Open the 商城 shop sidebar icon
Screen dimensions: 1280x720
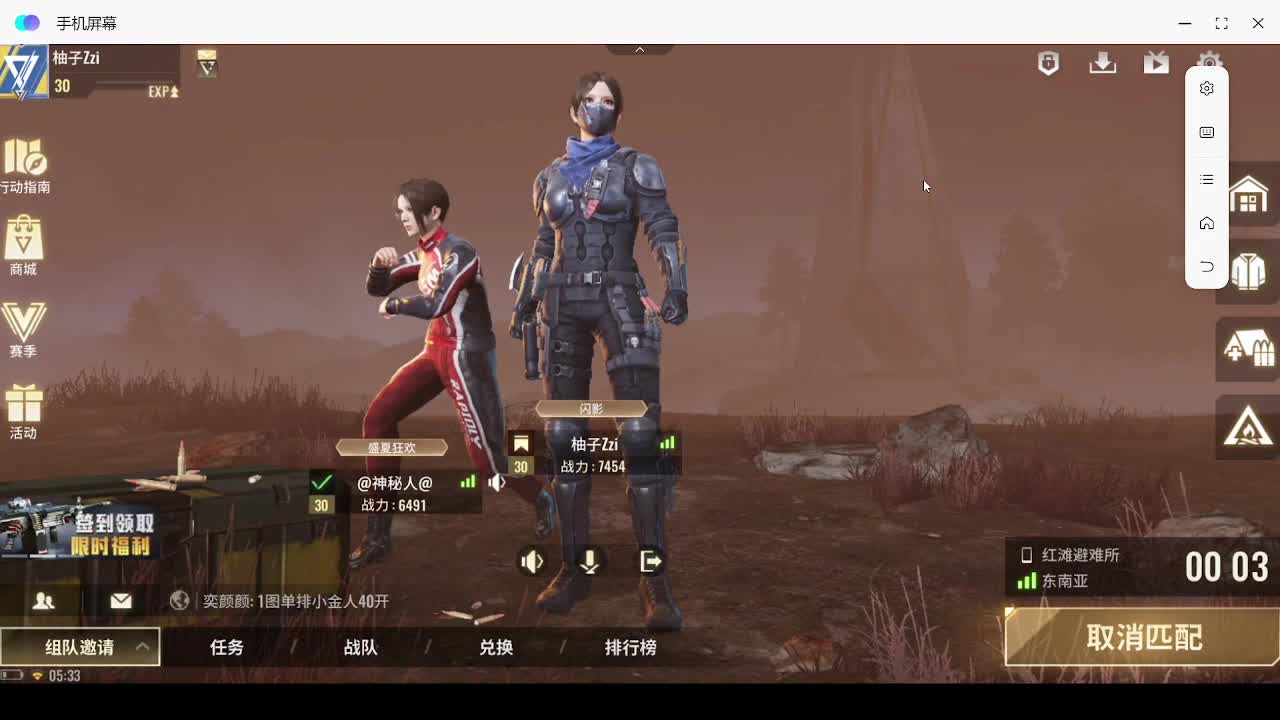click(24, 245)
